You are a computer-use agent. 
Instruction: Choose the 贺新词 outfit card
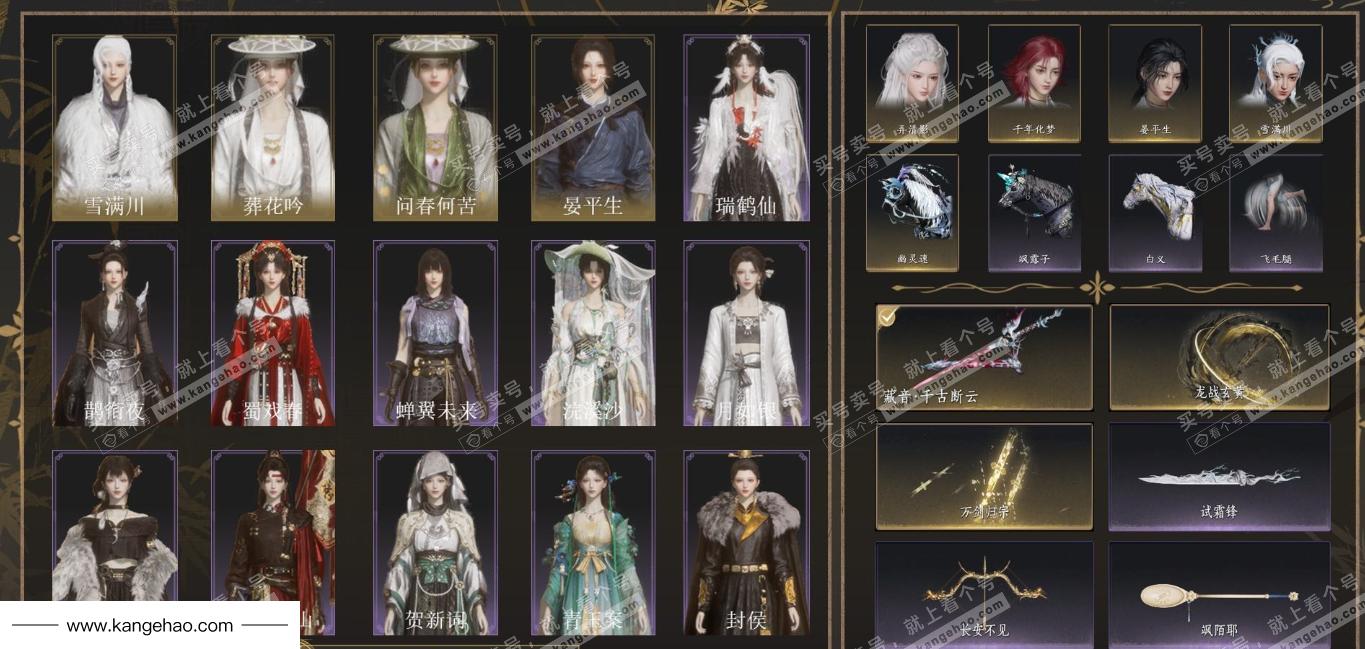pyautogui.click(x=435, y=542)
